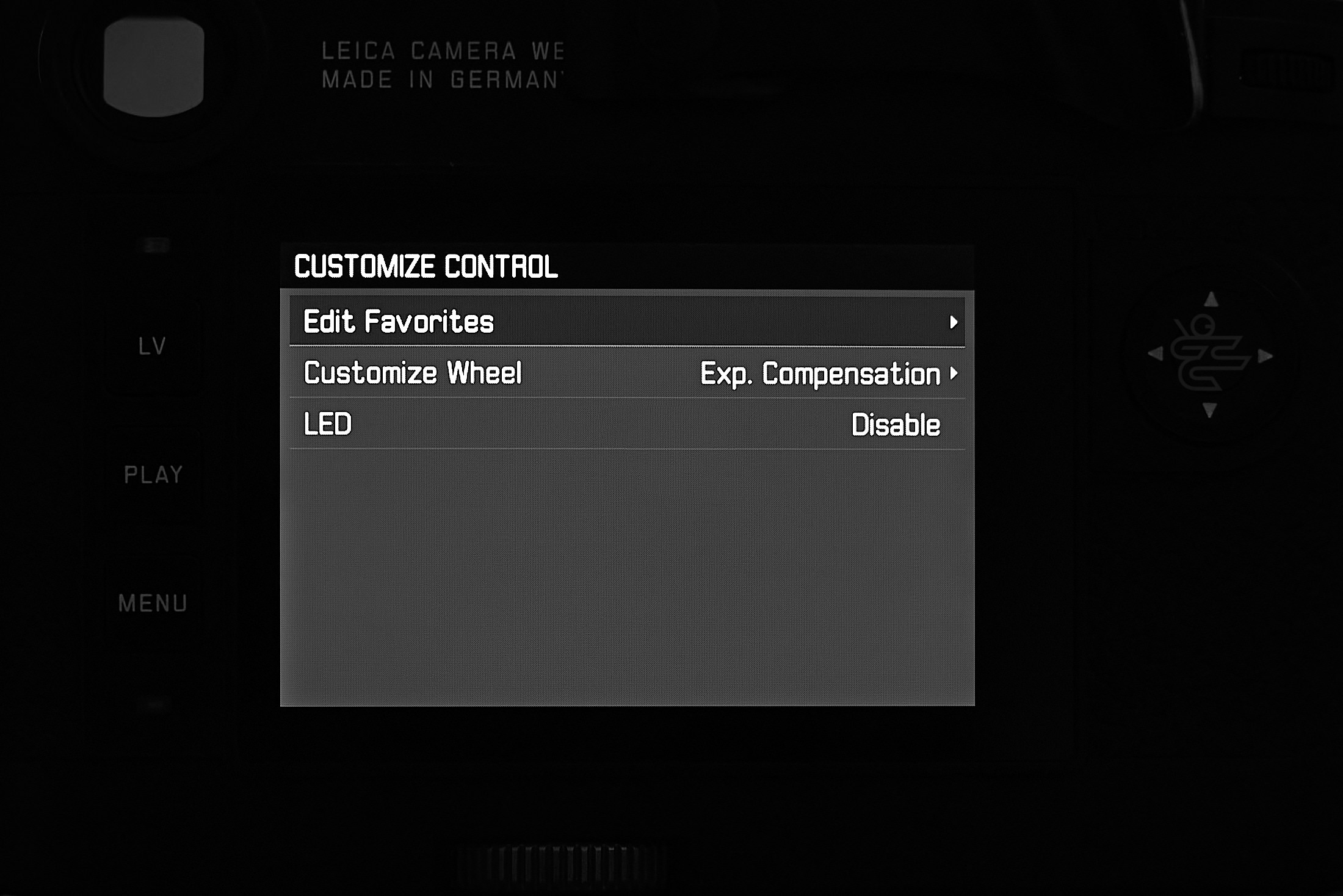The image size is (1343, 896).
Task: Toggle the LED option to Enable
Action: (x=896, y=424)
